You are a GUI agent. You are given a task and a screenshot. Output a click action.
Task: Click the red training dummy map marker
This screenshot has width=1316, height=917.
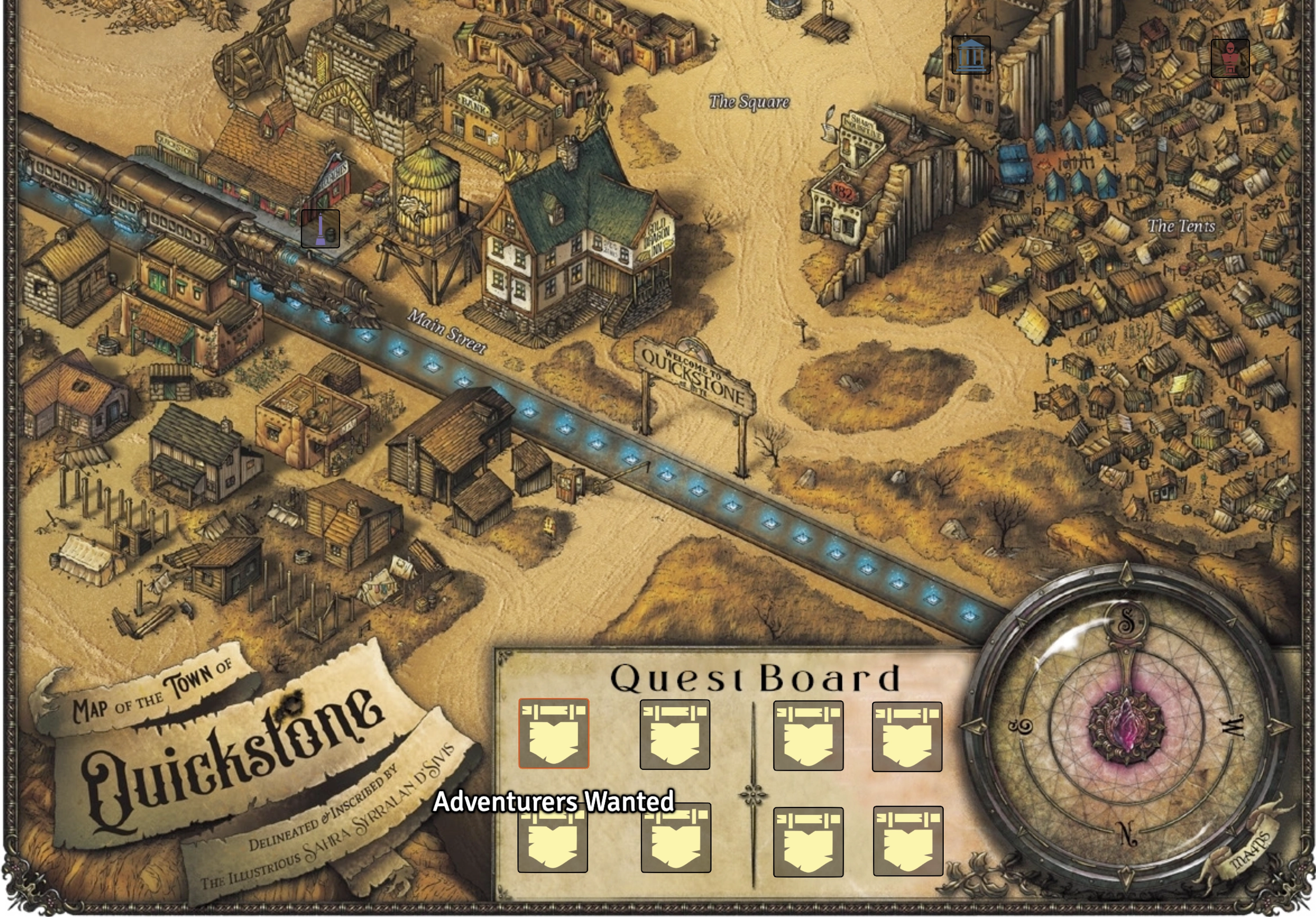1230,58
